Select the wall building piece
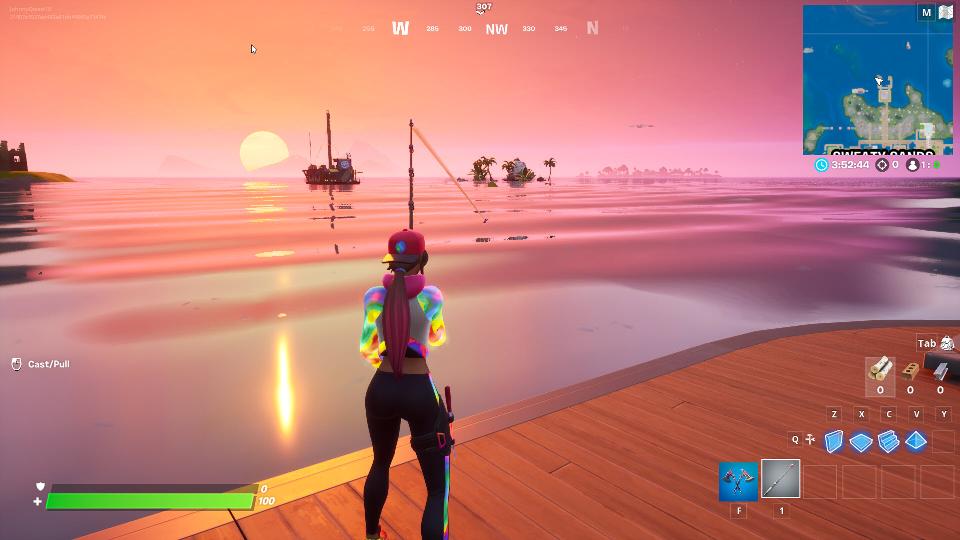 (834, 441)
